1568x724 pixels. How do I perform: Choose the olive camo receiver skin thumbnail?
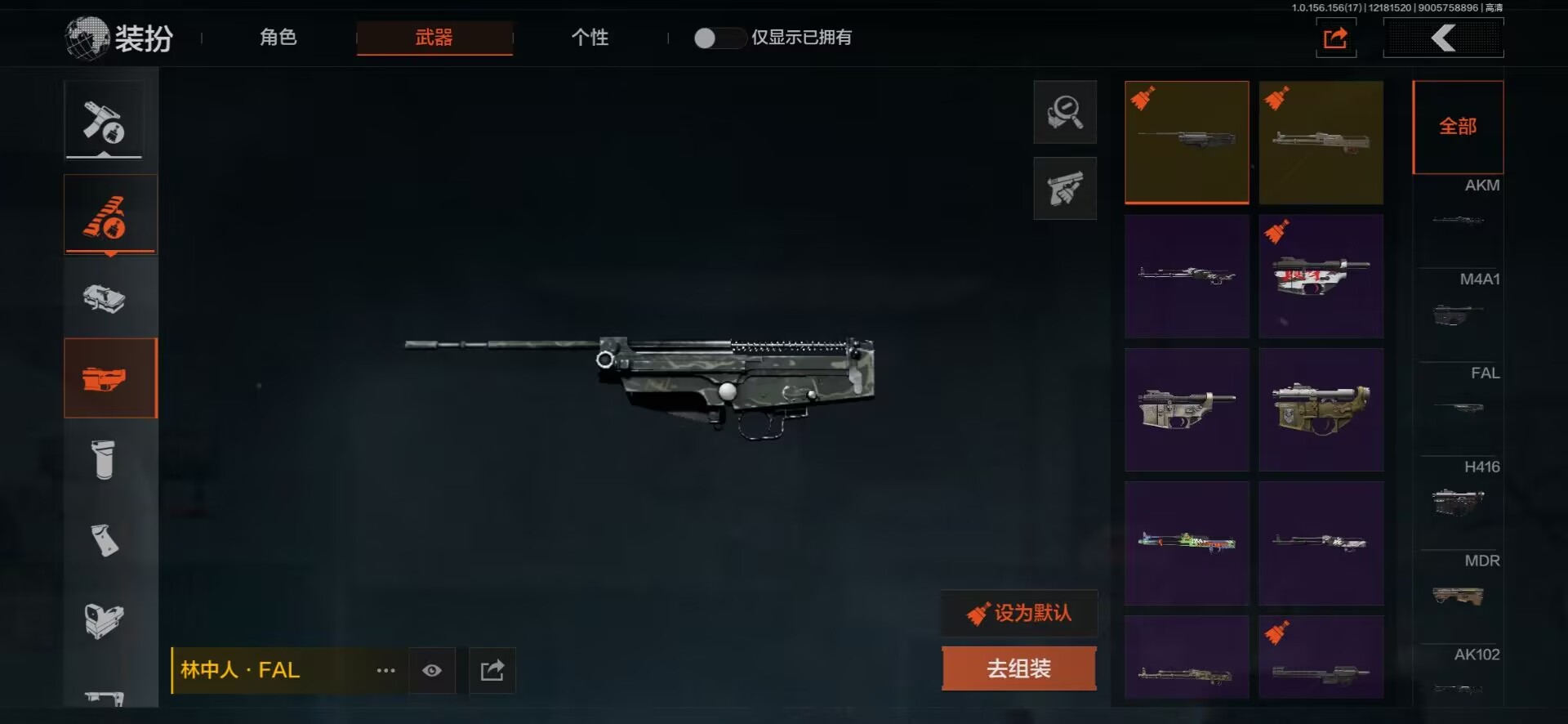pyautogui.click(x=1321, y=409)
